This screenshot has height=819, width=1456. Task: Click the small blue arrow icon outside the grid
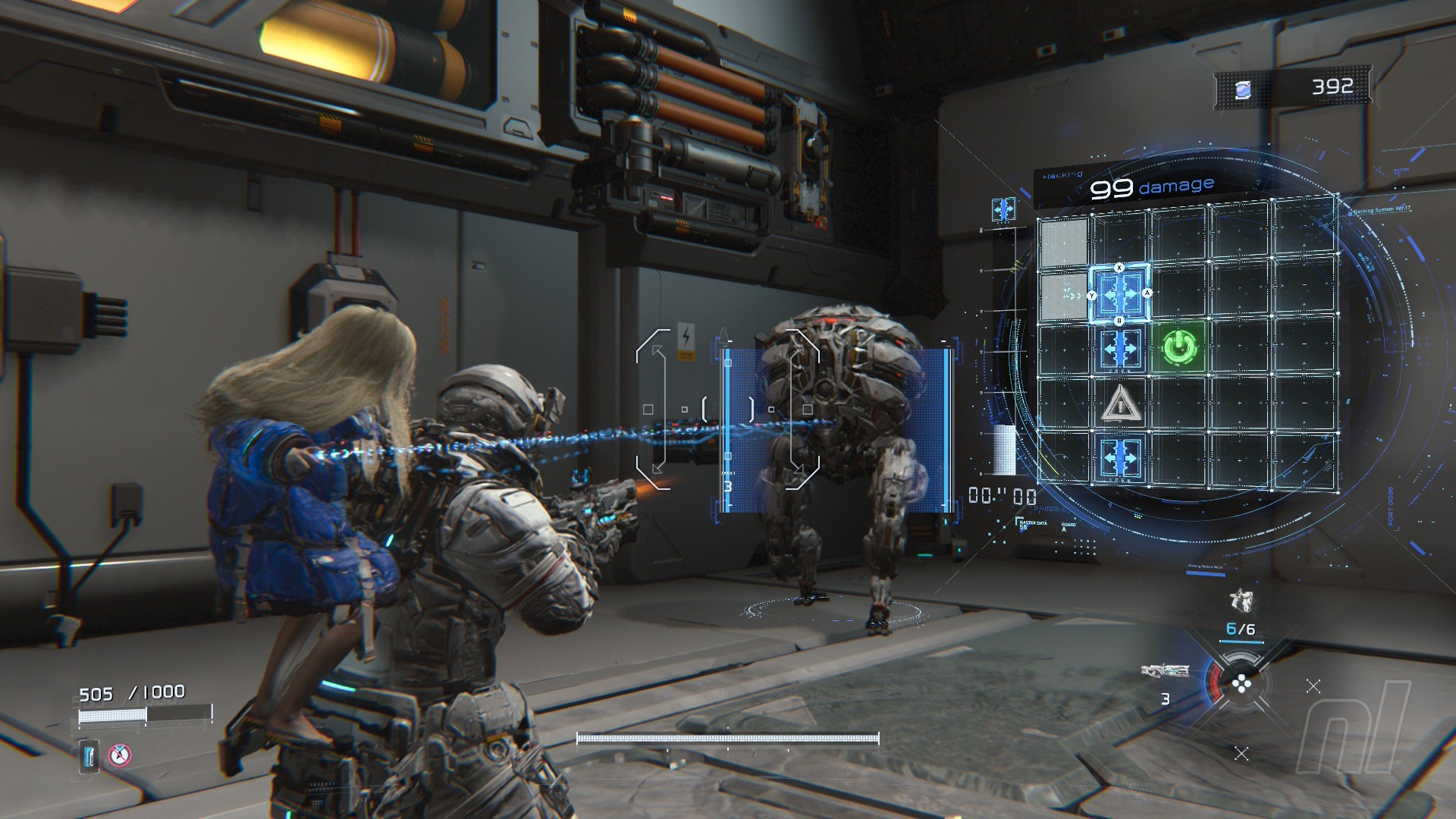point(1003,209)
